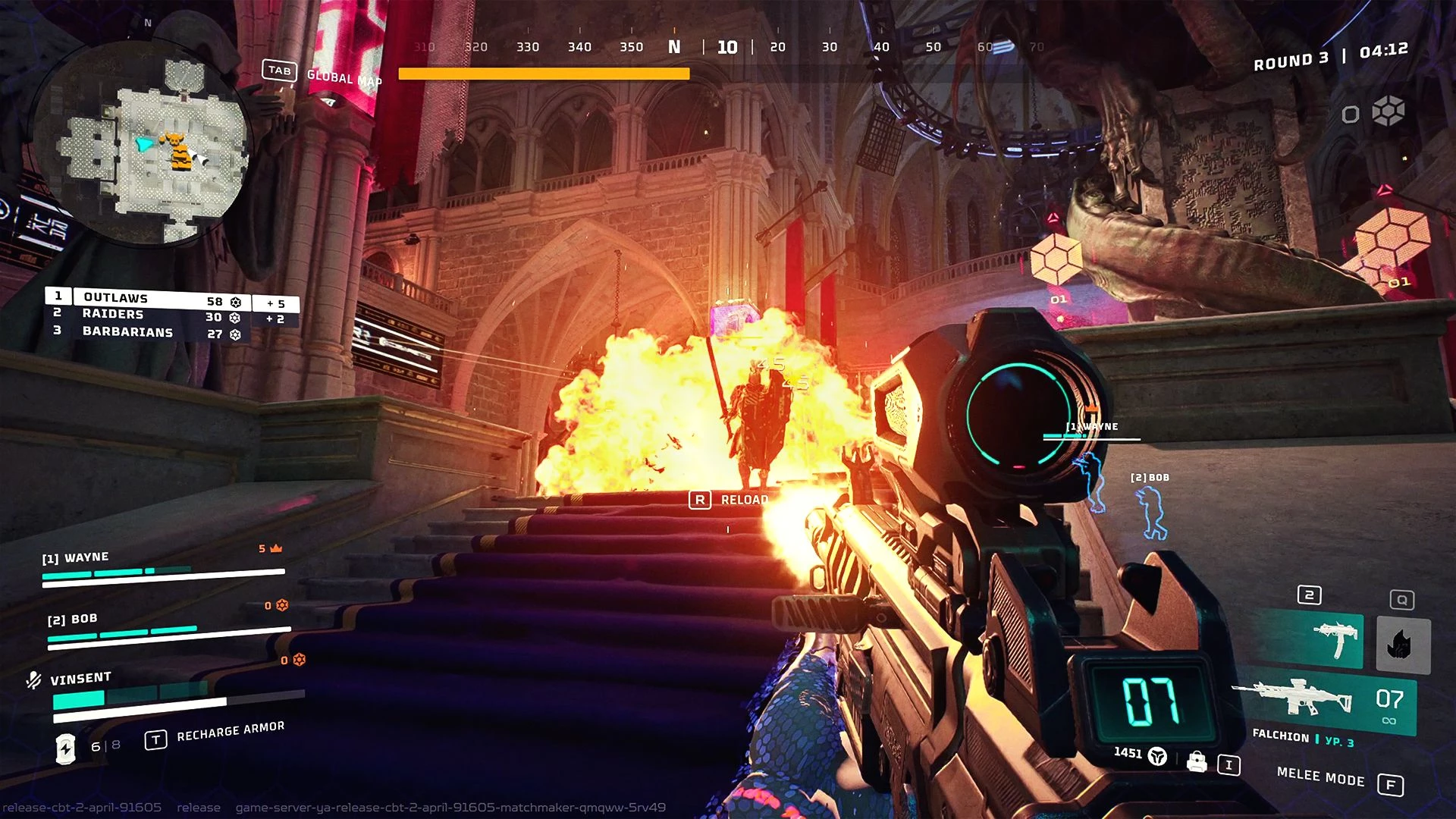
Task: Click the compass heading strip
Action: [x=675, y=47]
